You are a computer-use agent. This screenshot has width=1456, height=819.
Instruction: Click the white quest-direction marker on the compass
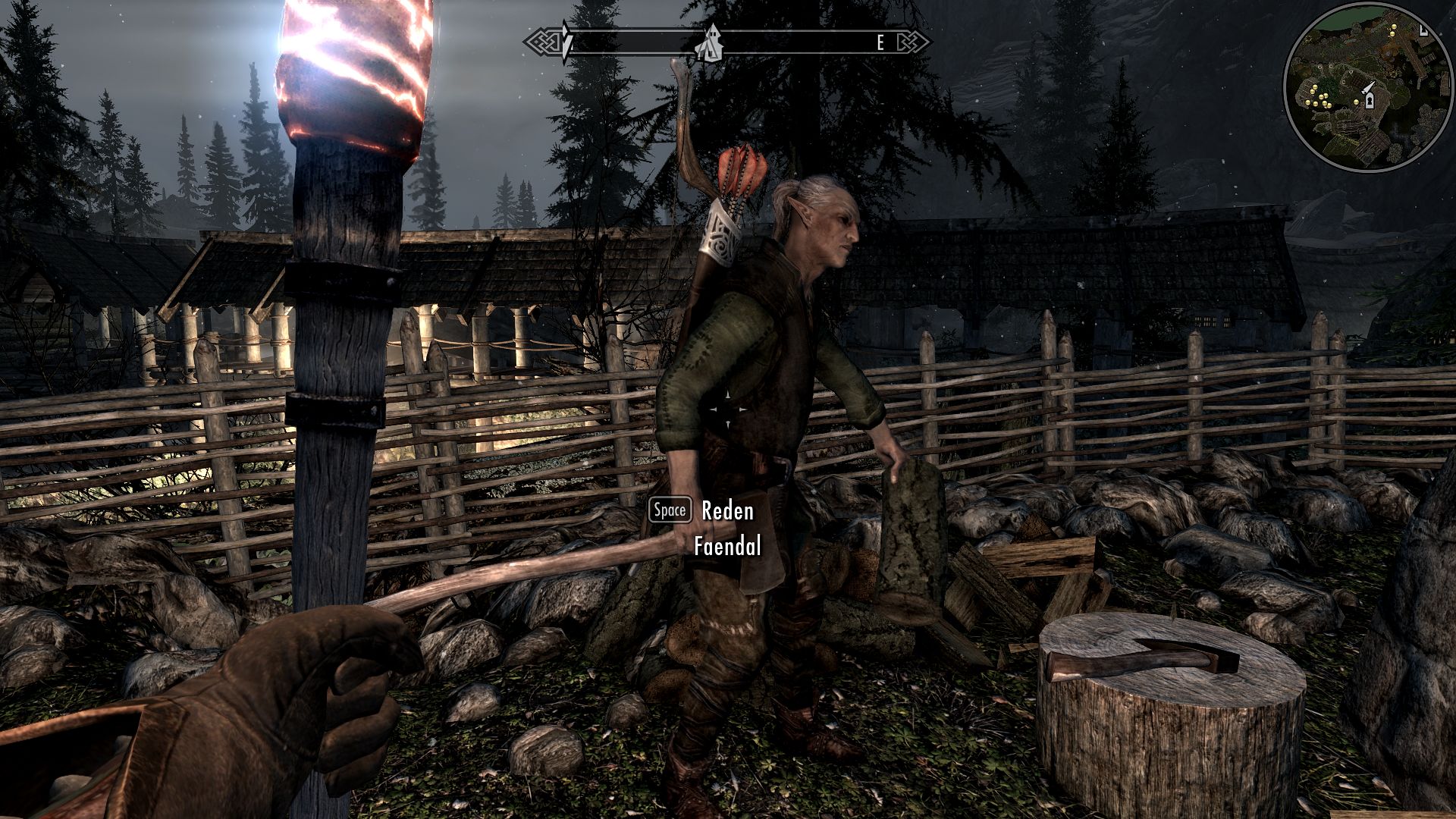tap(566, 42)
